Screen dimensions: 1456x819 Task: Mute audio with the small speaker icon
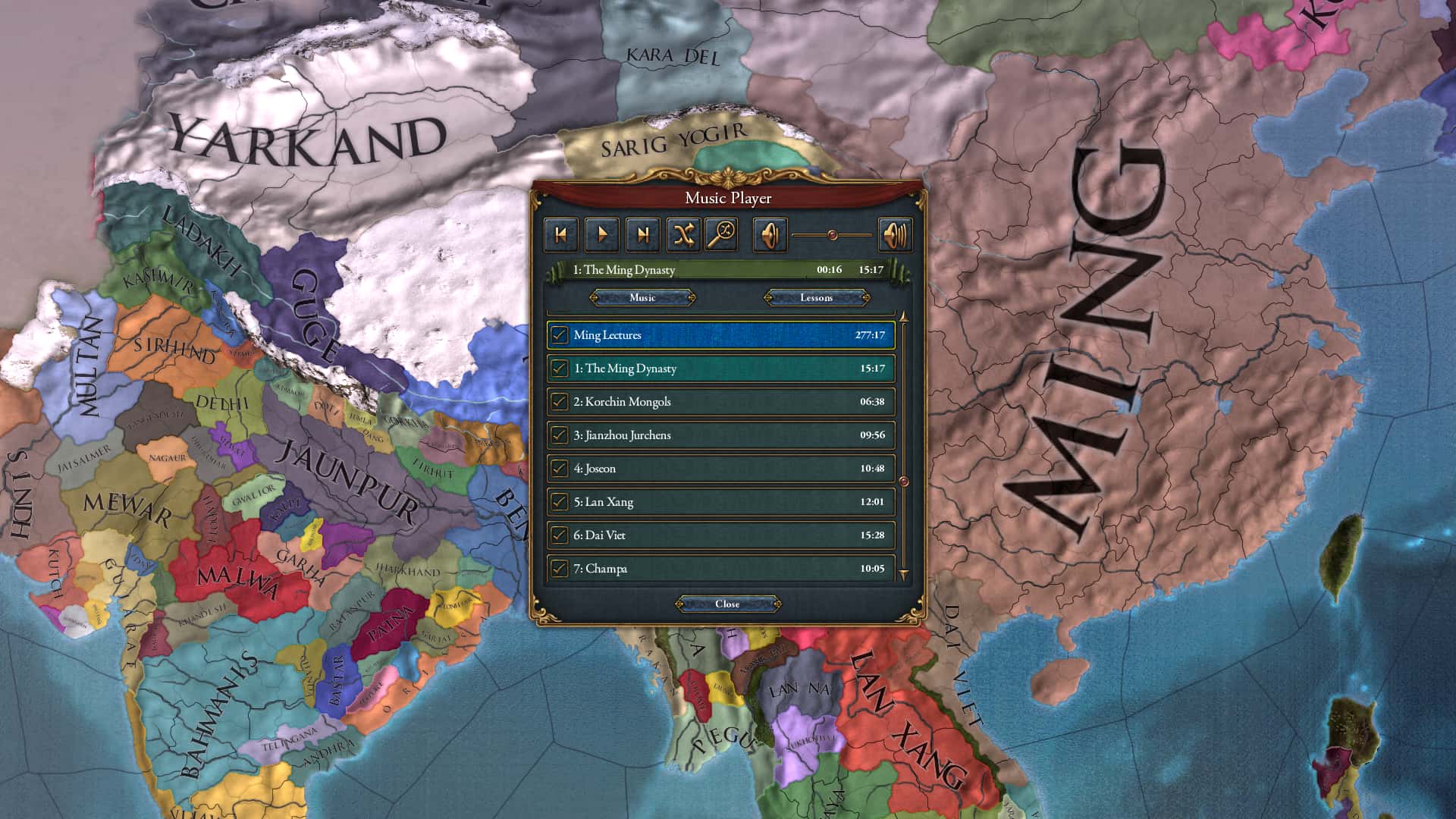coord(770,234)
